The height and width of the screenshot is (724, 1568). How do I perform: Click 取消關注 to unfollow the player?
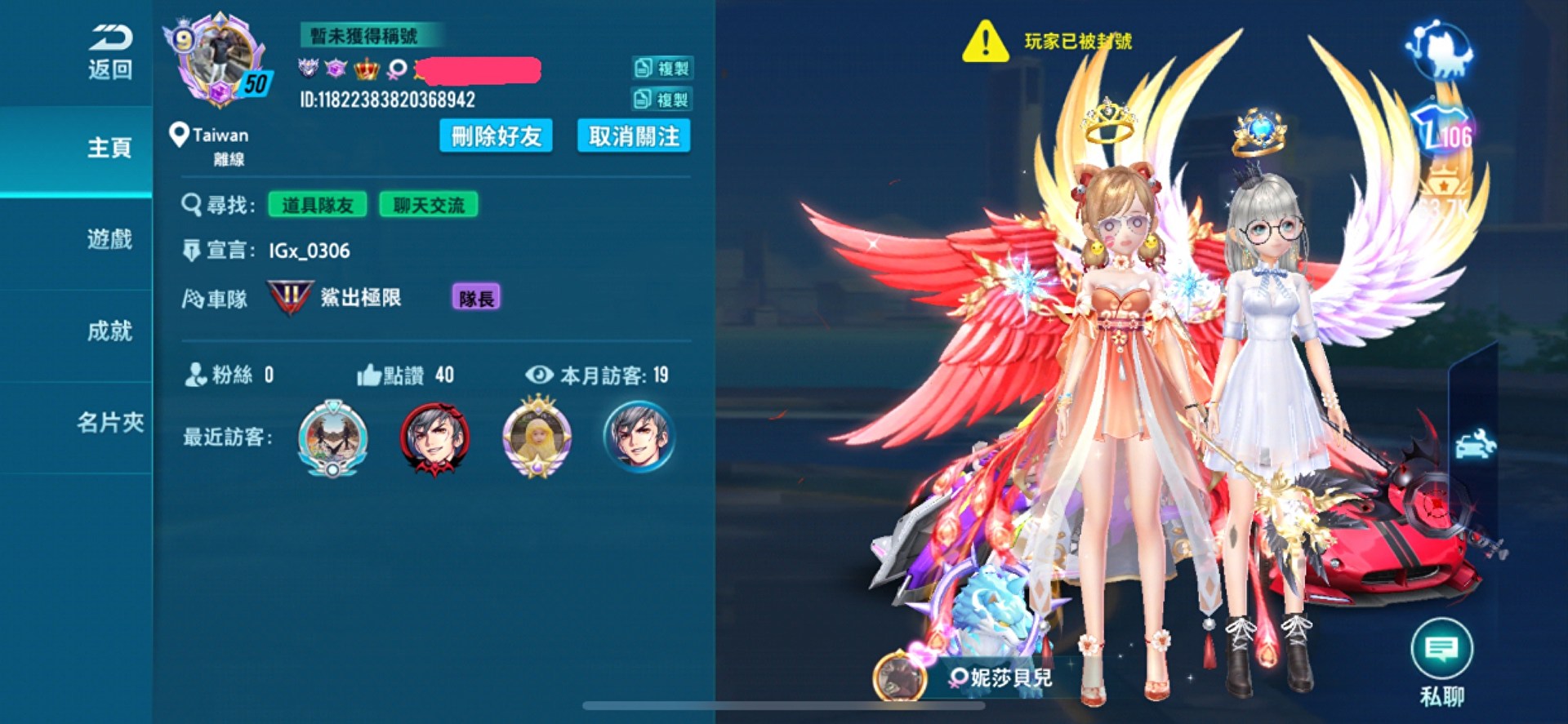point(634,136)
